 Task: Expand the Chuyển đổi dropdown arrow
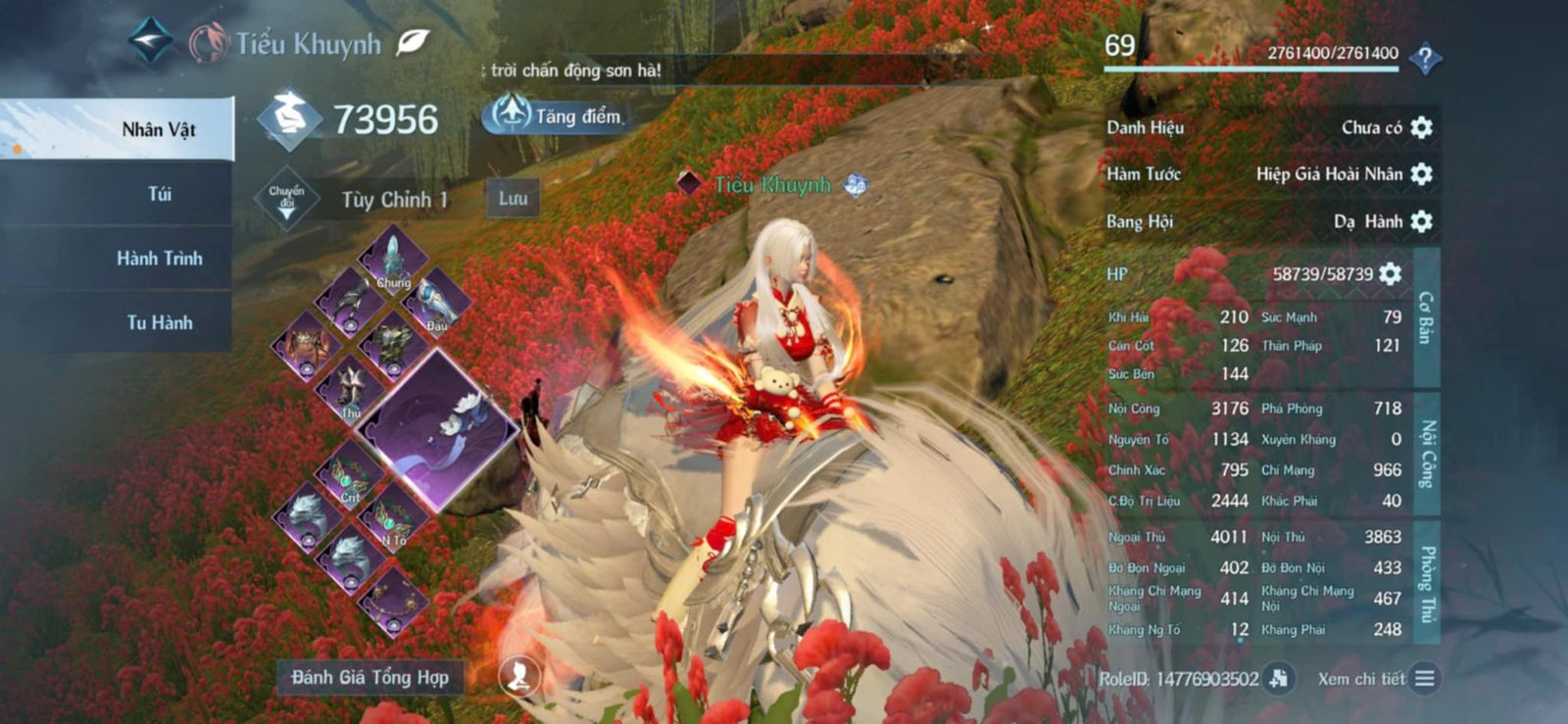point(286,199)
